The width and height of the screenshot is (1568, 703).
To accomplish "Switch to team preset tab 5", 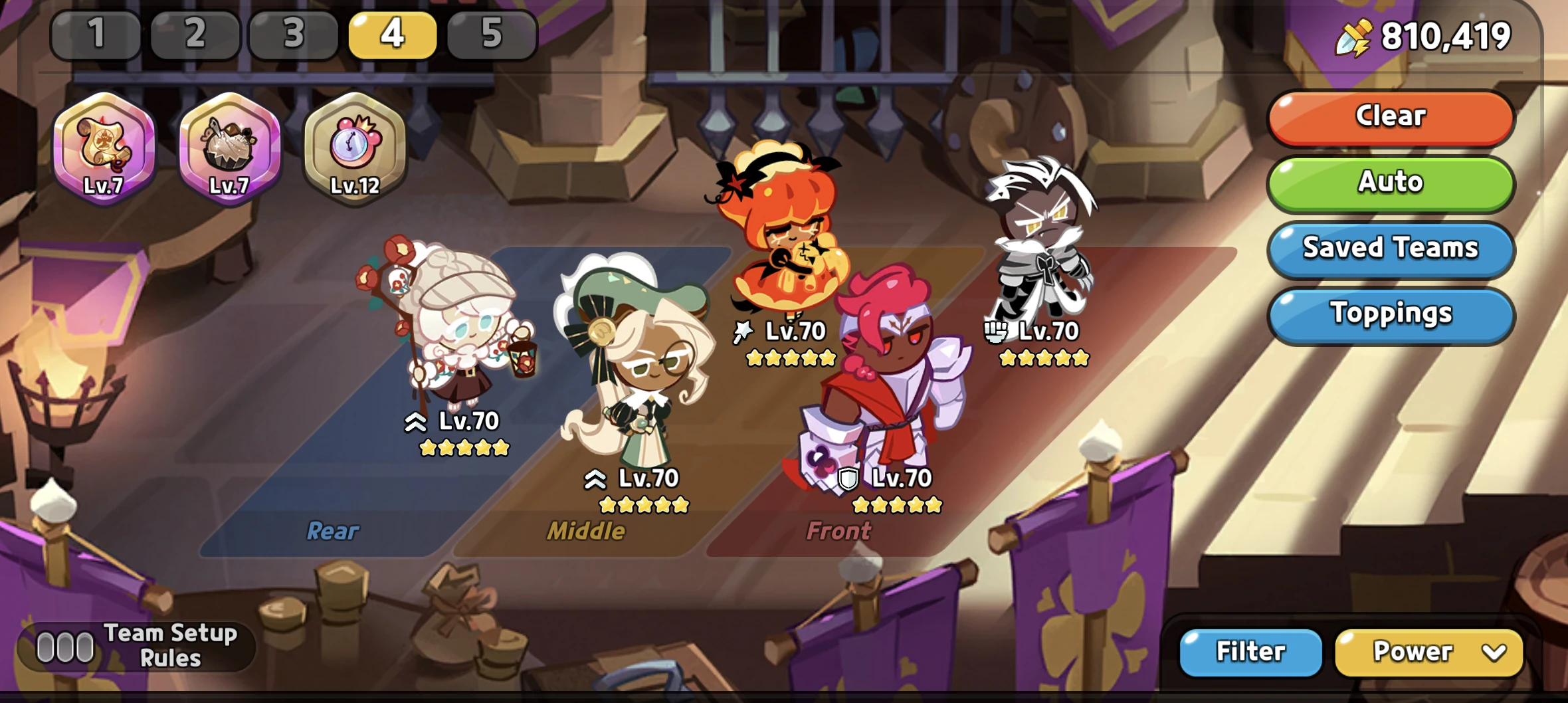I will [x=490, y=37].
